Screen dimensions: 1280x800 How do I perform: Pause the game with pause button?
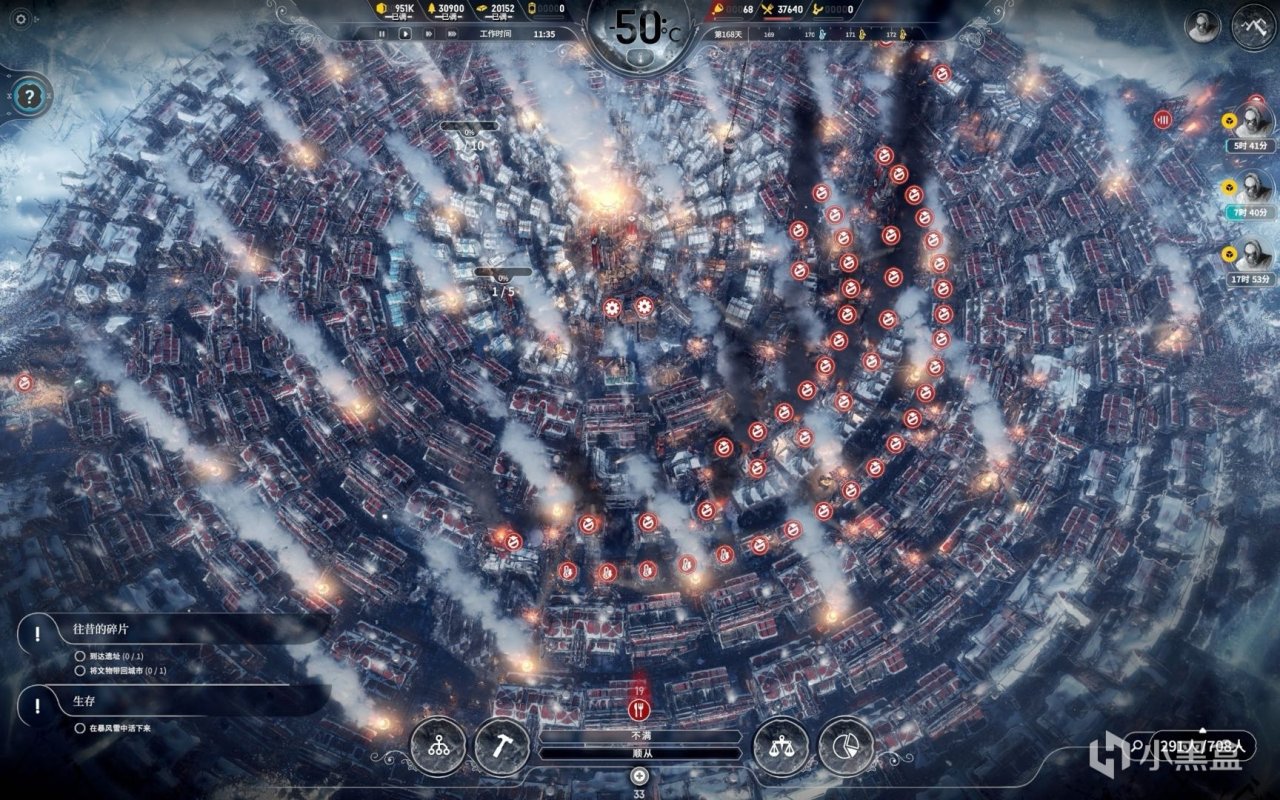click(x=383, y=34)
